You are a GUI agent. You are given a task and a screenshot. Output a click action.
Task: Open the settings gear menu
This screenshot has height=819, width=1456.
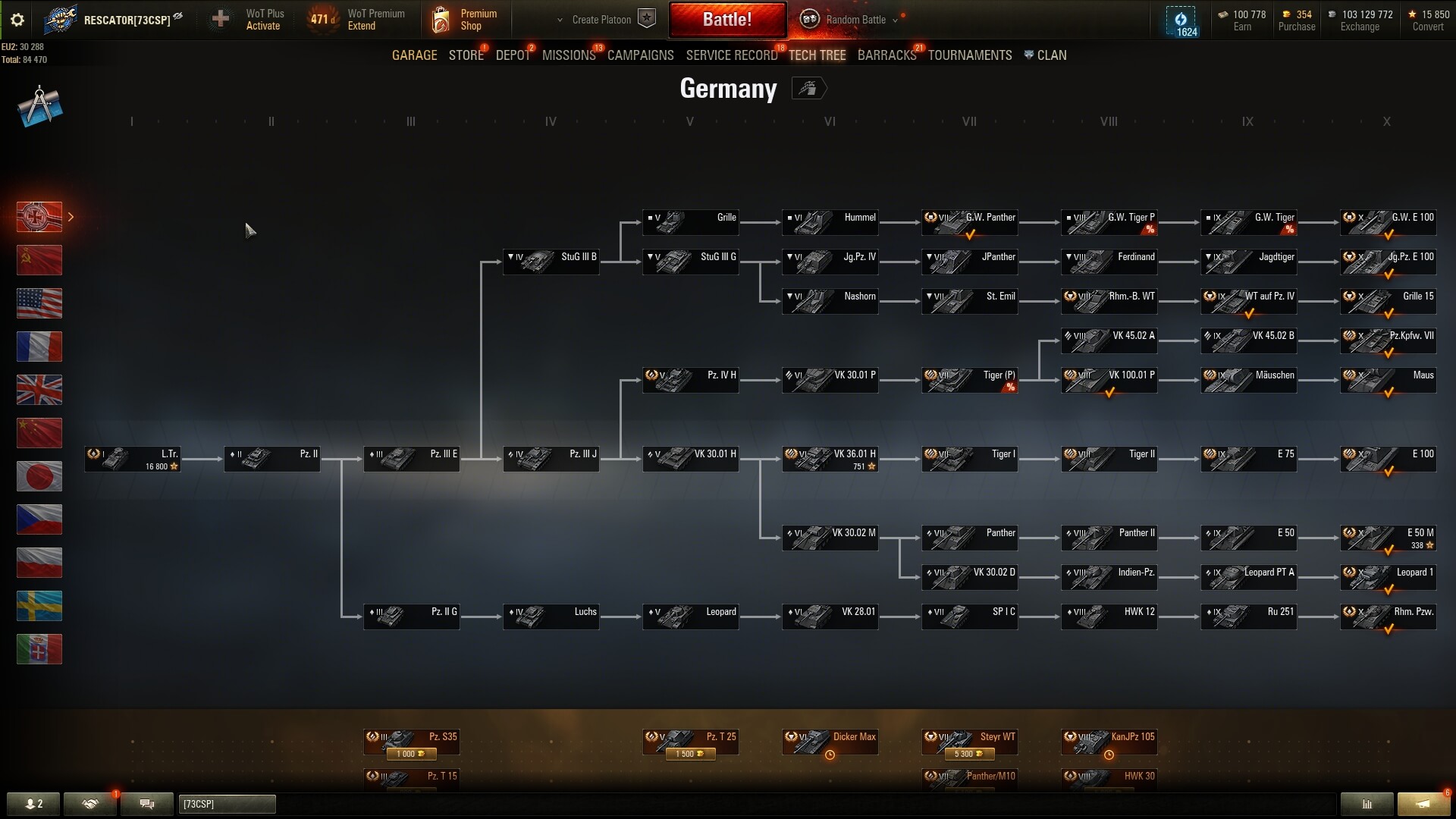(x=17, y=20)
